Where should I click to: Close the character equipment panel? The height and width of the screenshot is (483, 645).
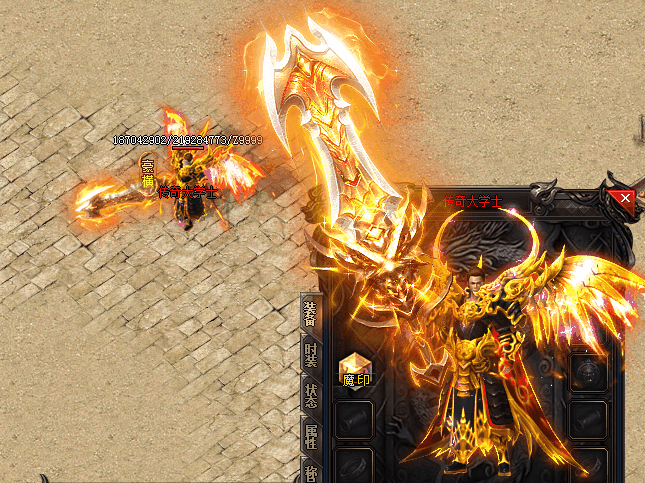pyautogui.click(x=626, y=198)
